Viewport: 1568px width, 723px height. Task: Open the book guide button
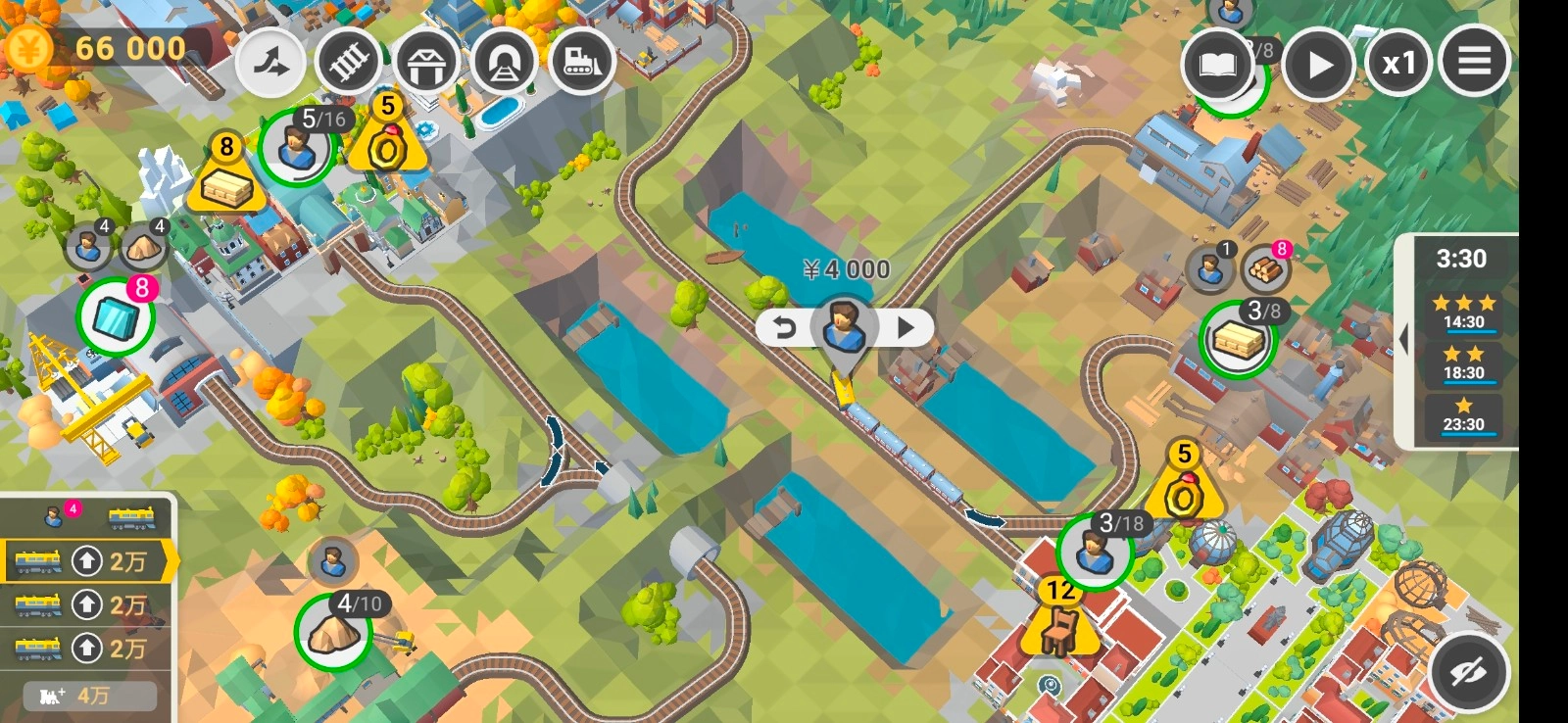[1217, 65]
